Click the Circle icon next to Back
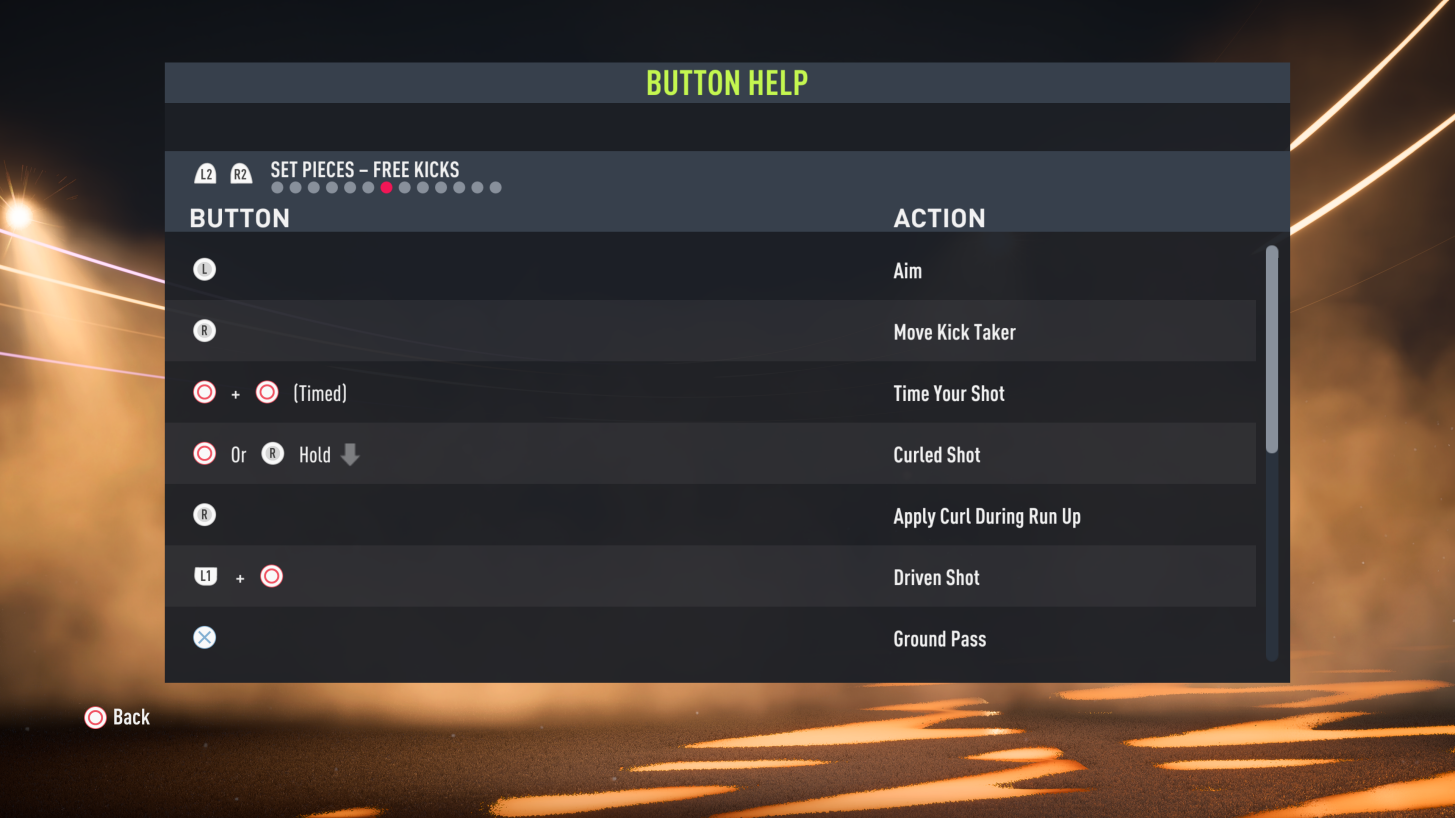1455x818 pixels. (x=96, y=717)
